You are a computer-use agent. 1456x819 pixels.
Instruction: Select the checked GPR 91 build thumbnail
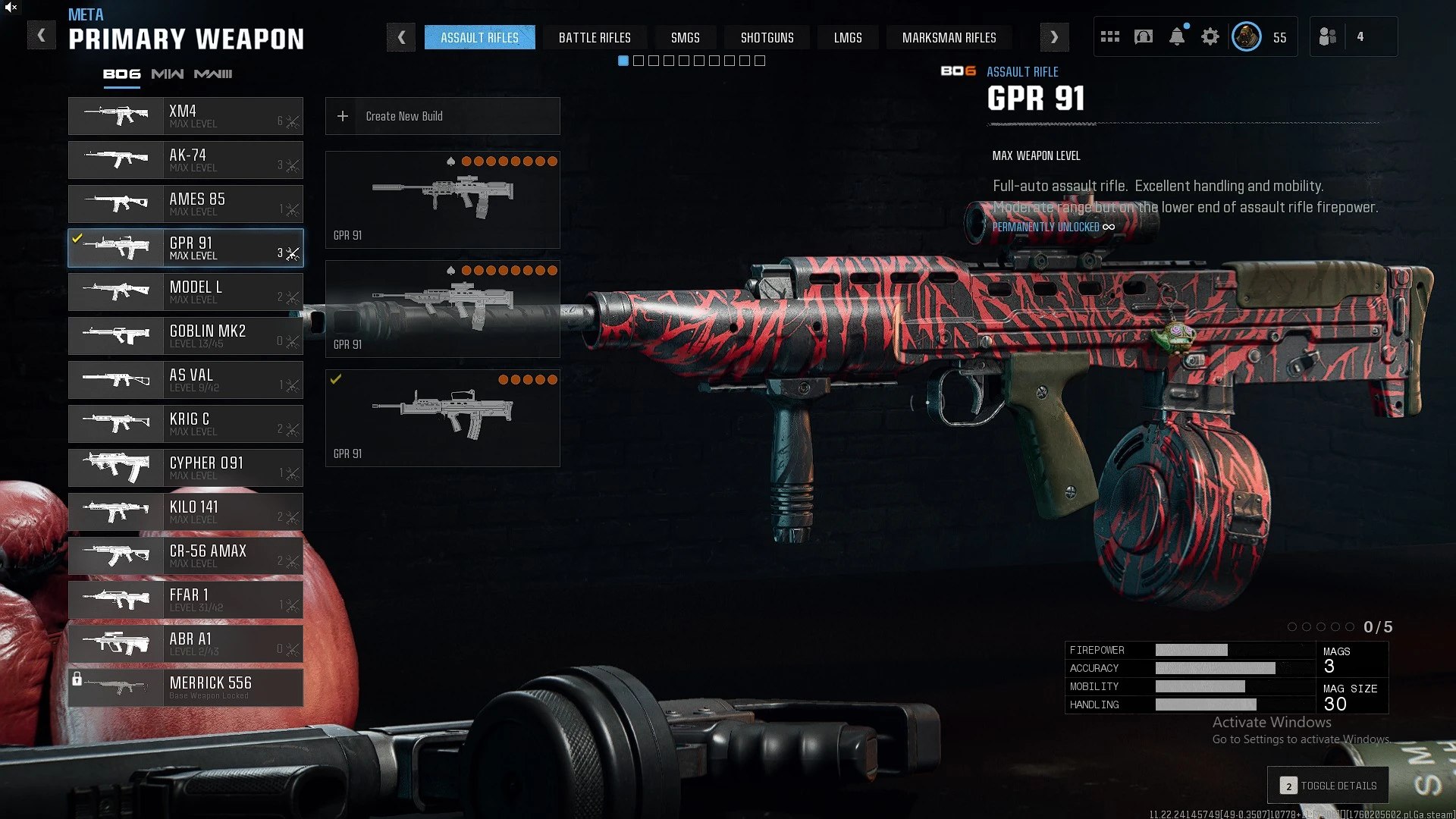[x=442, y=418]
